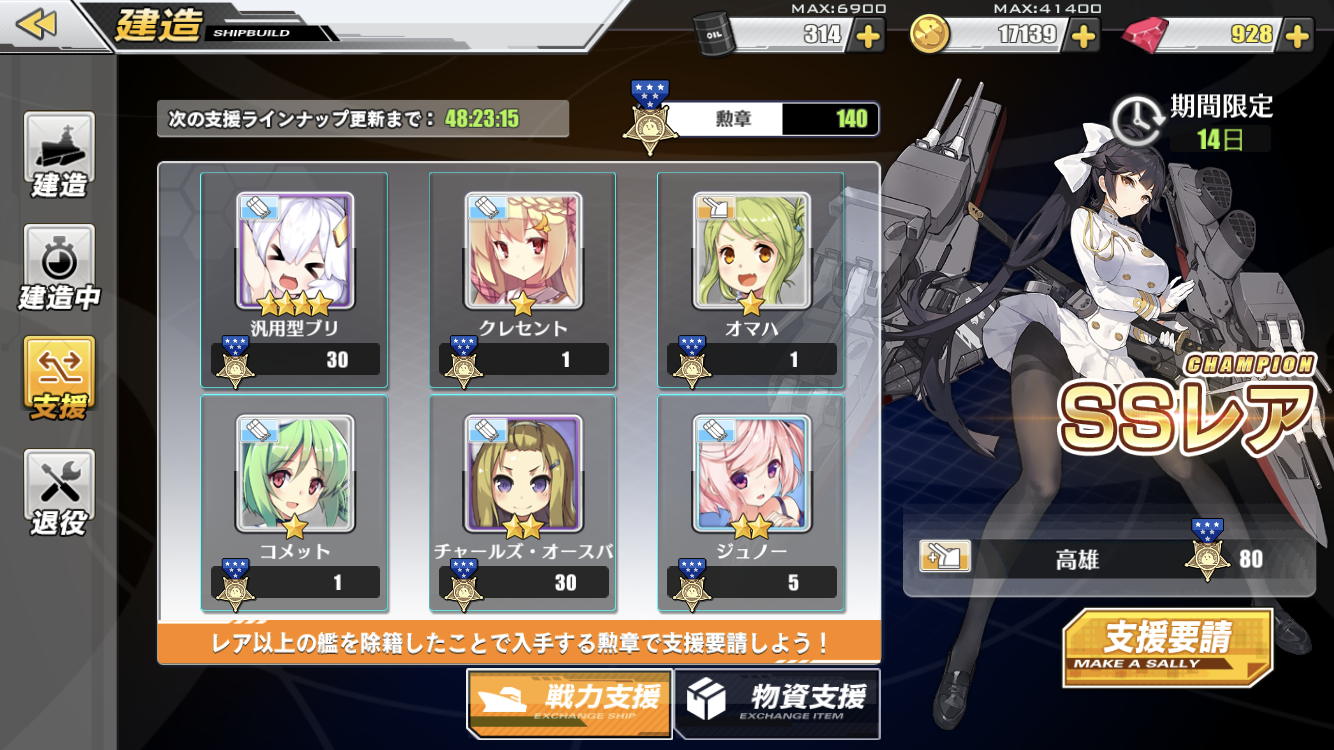The height and width of the screenshot is (750, 1334).
Task: Select the 高雄 exchange entry
Action: (x=1108, y=557)
